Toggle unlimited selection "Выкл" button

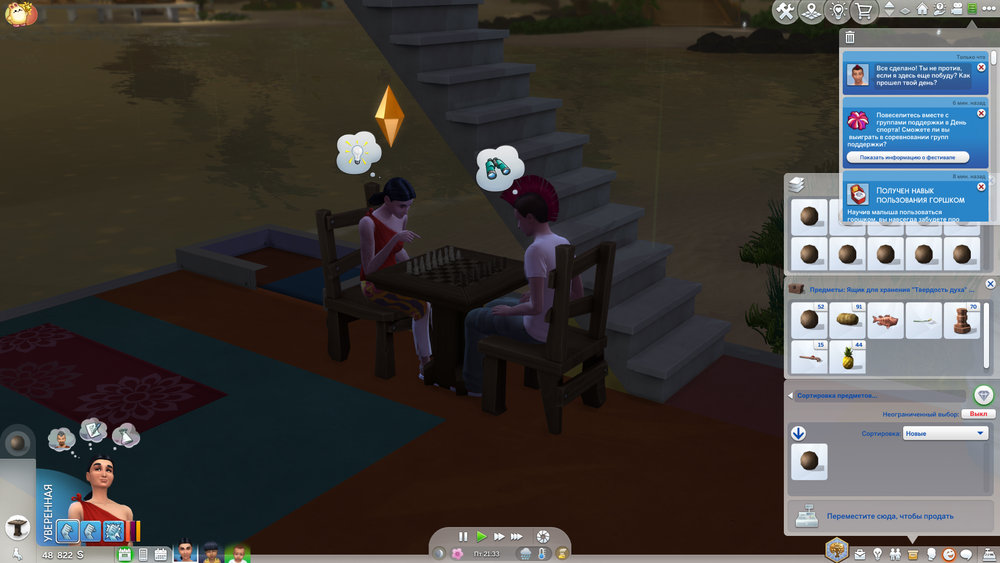[979, 413]
